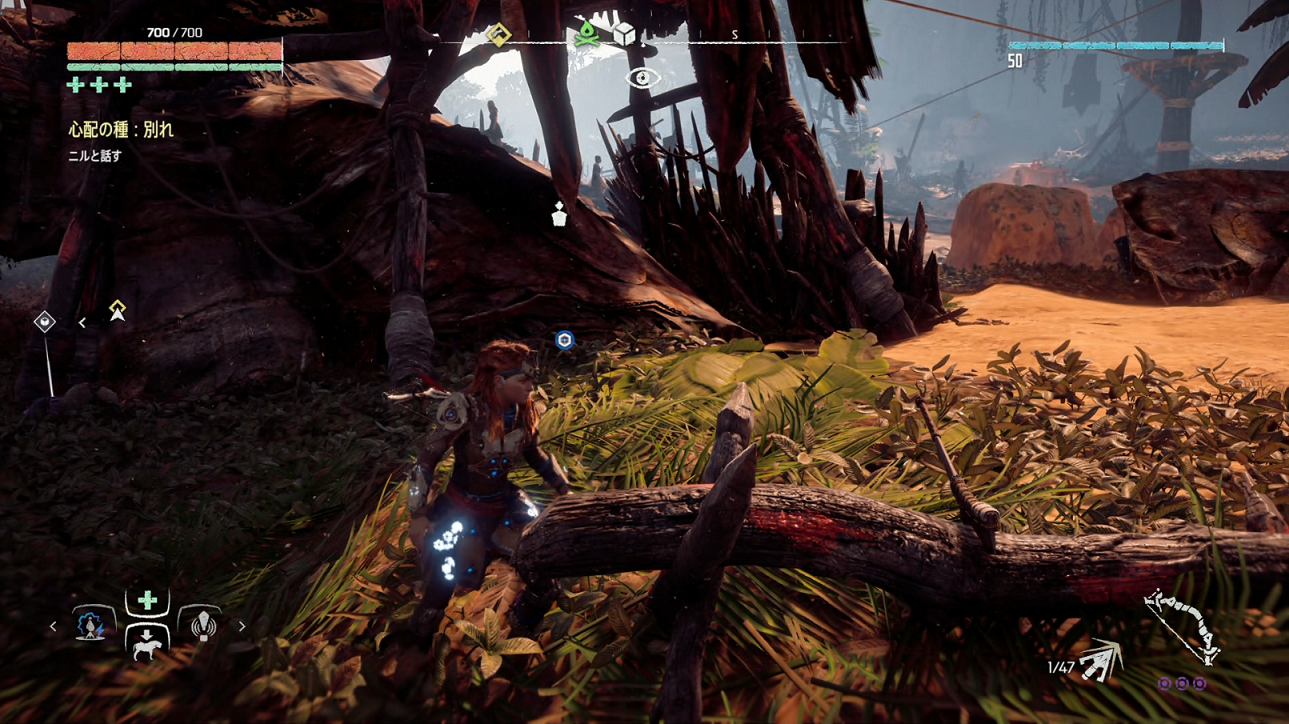The width and height of the screenshot is (1289, 724).
Task: Select the green campfire compass marker
Action: (x=586, y=35)
